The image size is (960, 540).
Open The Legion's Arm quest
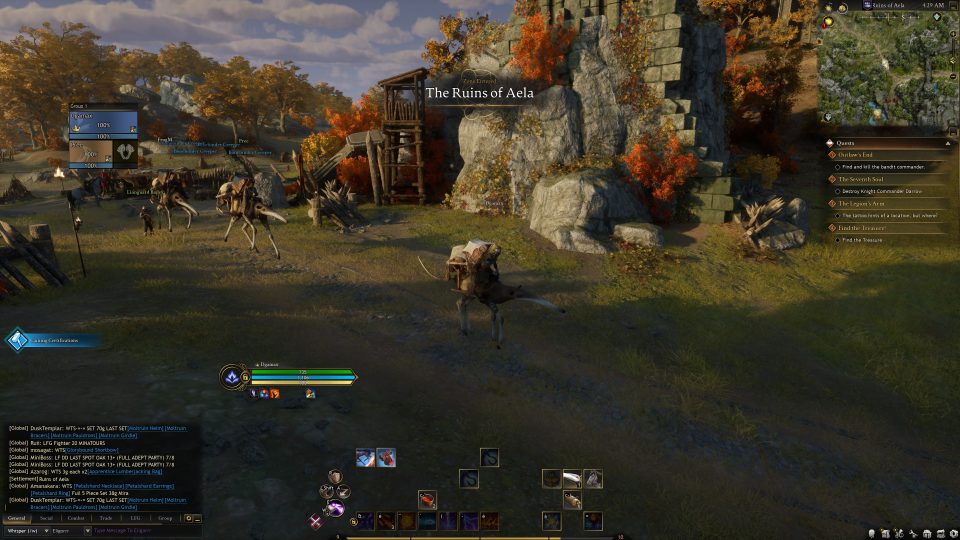pyautogui.click(x=862, y=203)
